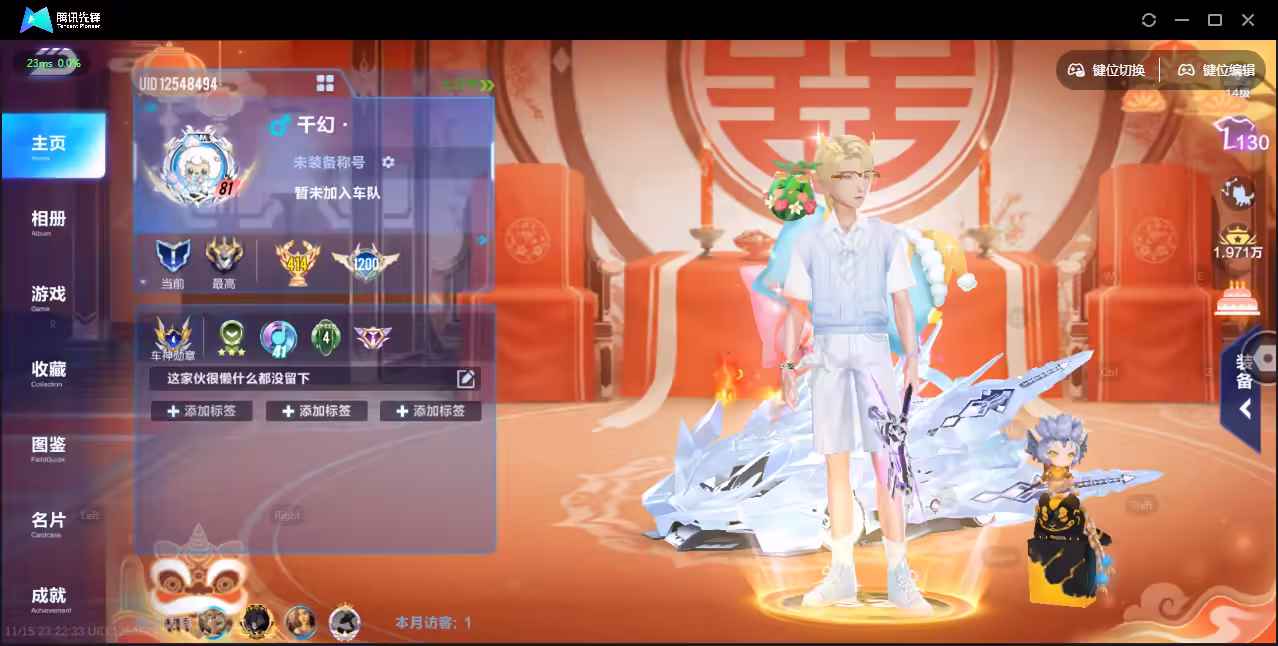The width and height of the screenshot is (1278, 646).
Task: Open the 键位切换 key switch option
Action: click(x=1107, y=70)
